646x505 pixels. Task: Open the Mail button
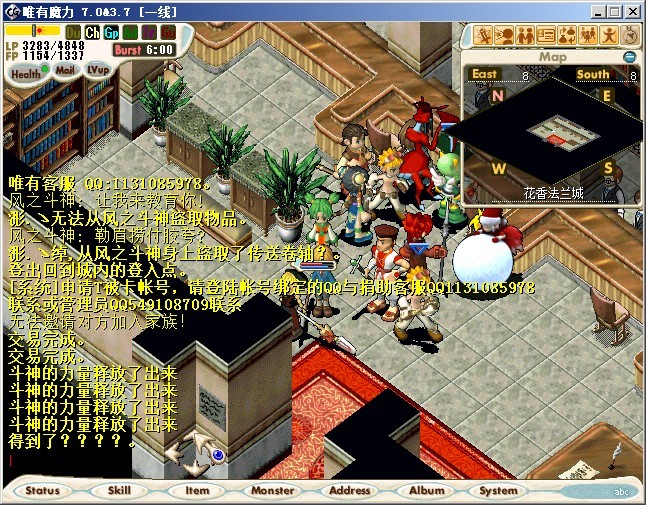(65, 71)
